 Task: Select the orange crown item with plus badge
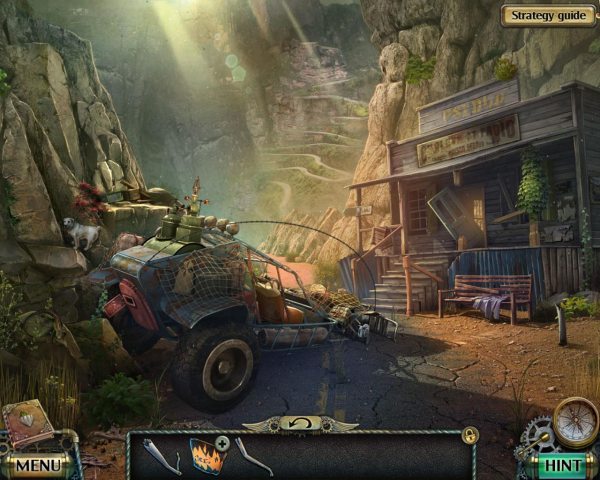(208, 455)
